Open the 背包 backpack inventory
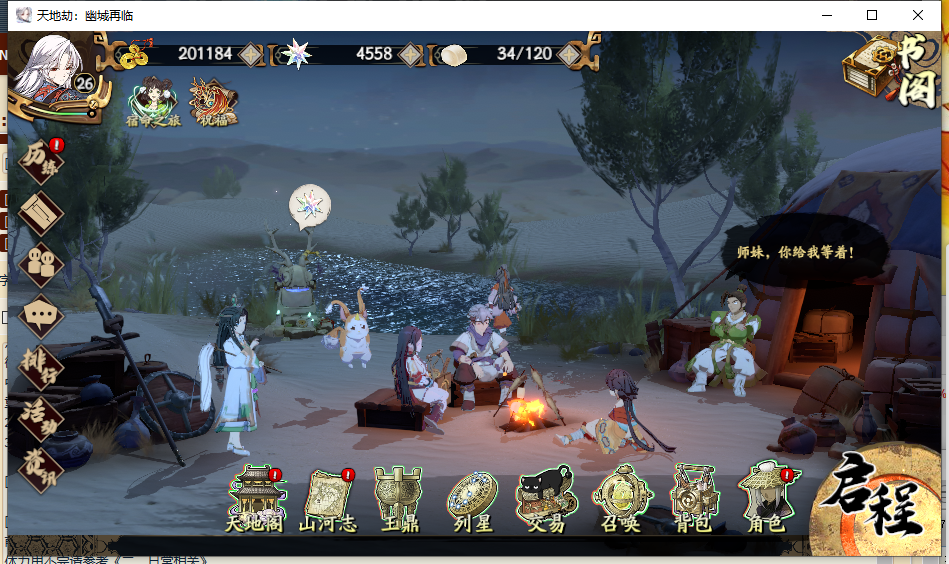 pos(694,497)
